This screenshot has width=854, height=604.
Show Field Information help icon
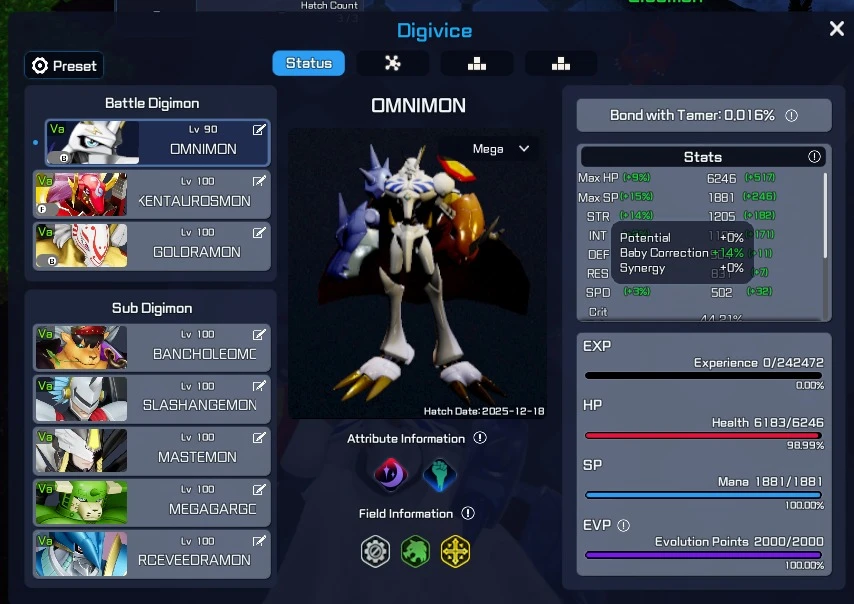point(468,513)
